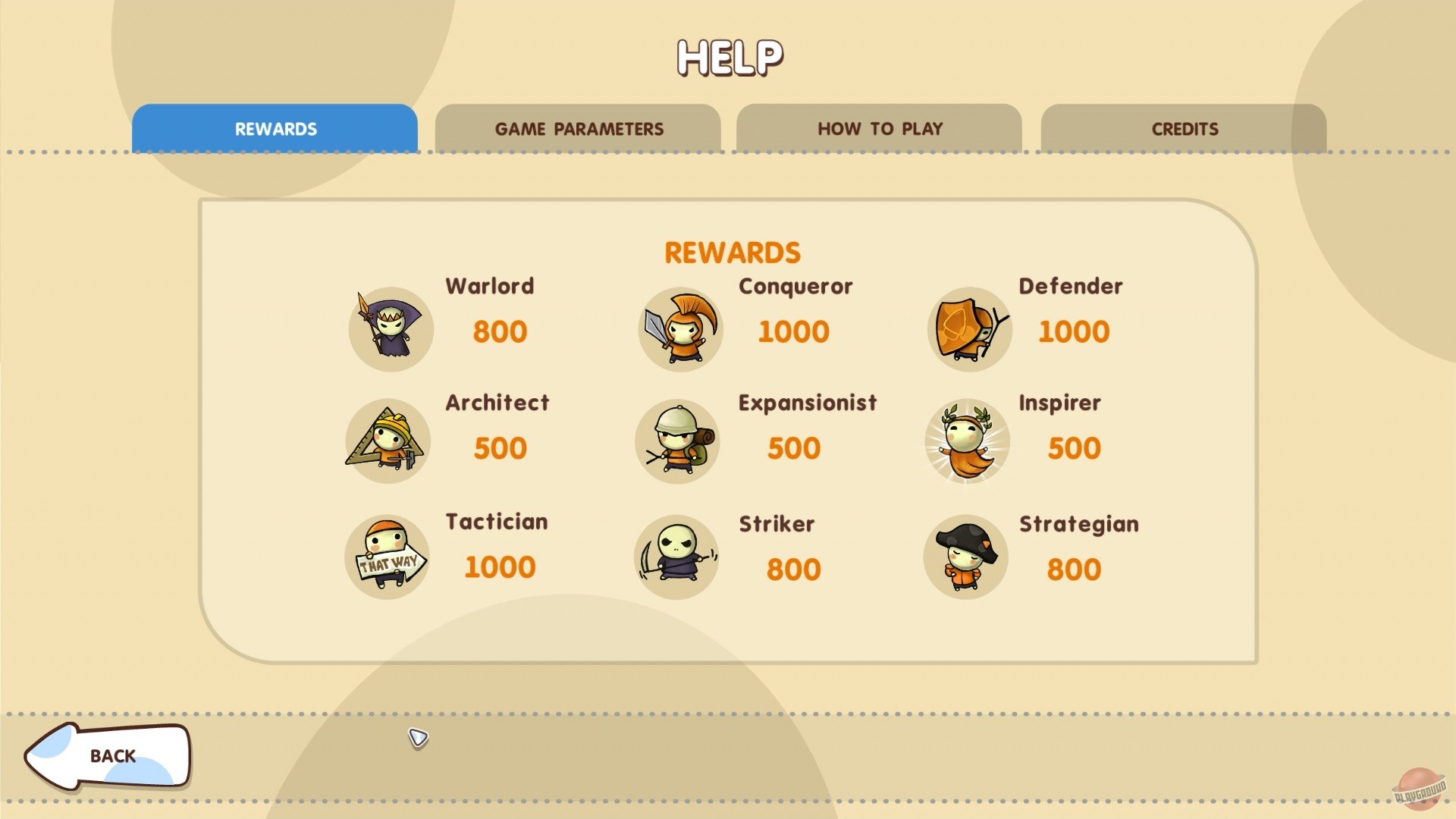Viewport: 1456px width, 819px height.
Task: Click the active REWARDS tab
Action: pos(275,129)
